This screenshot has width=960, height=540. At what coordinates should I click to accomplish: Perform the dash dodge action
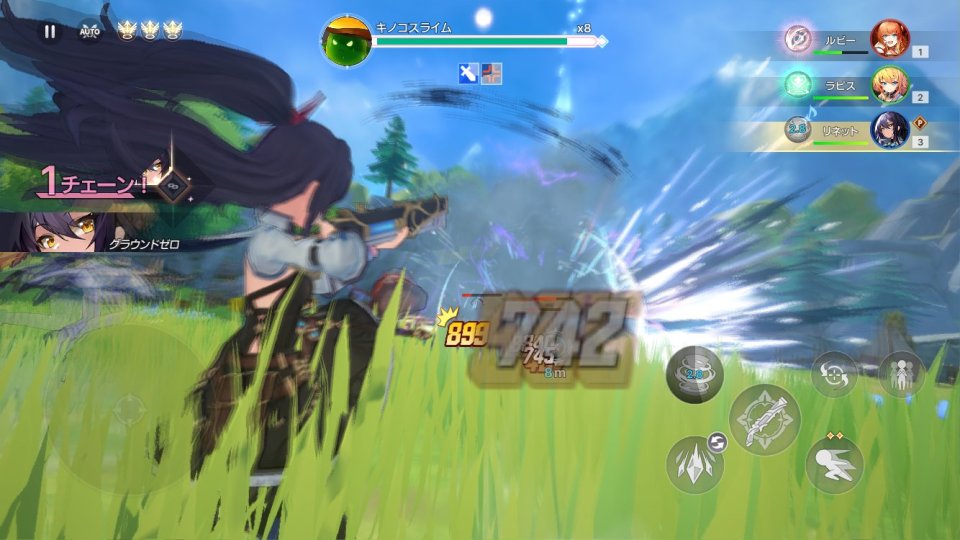pos(834,464)
